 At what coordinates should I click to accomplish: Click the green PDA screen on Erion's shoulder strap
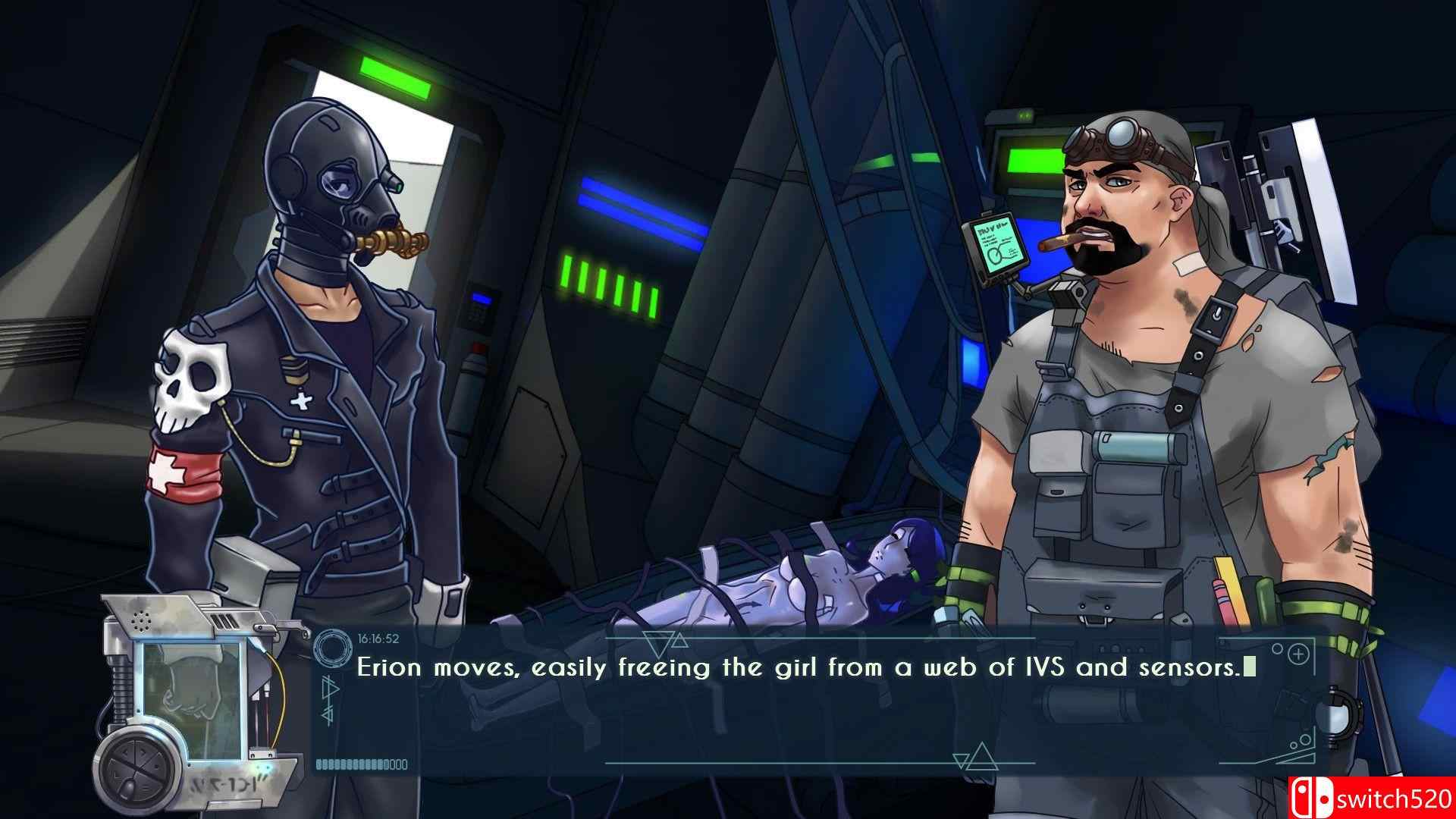(998, 243)
